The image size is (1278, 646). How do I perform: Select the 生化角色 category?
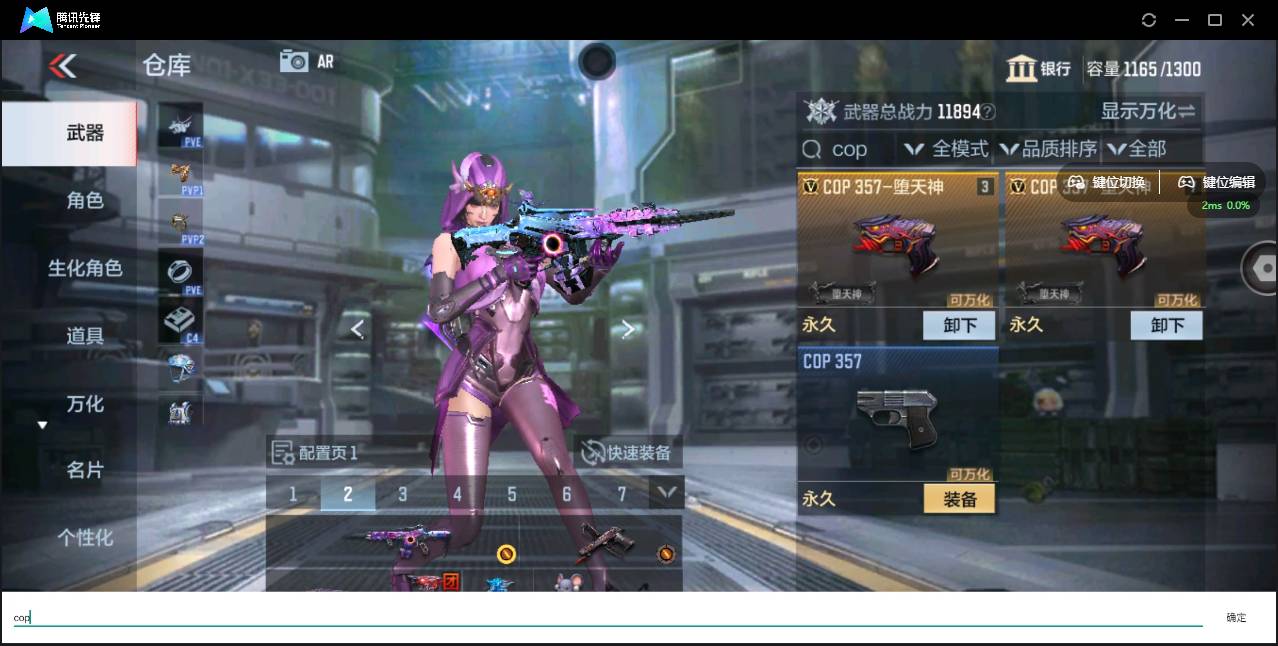84,268
